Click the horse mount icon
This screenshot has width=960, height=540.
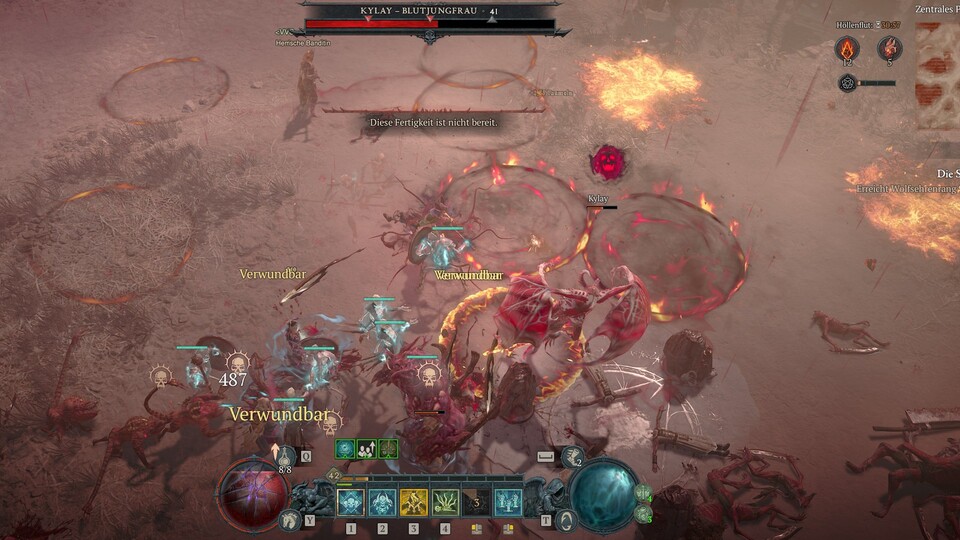point(291,518)
